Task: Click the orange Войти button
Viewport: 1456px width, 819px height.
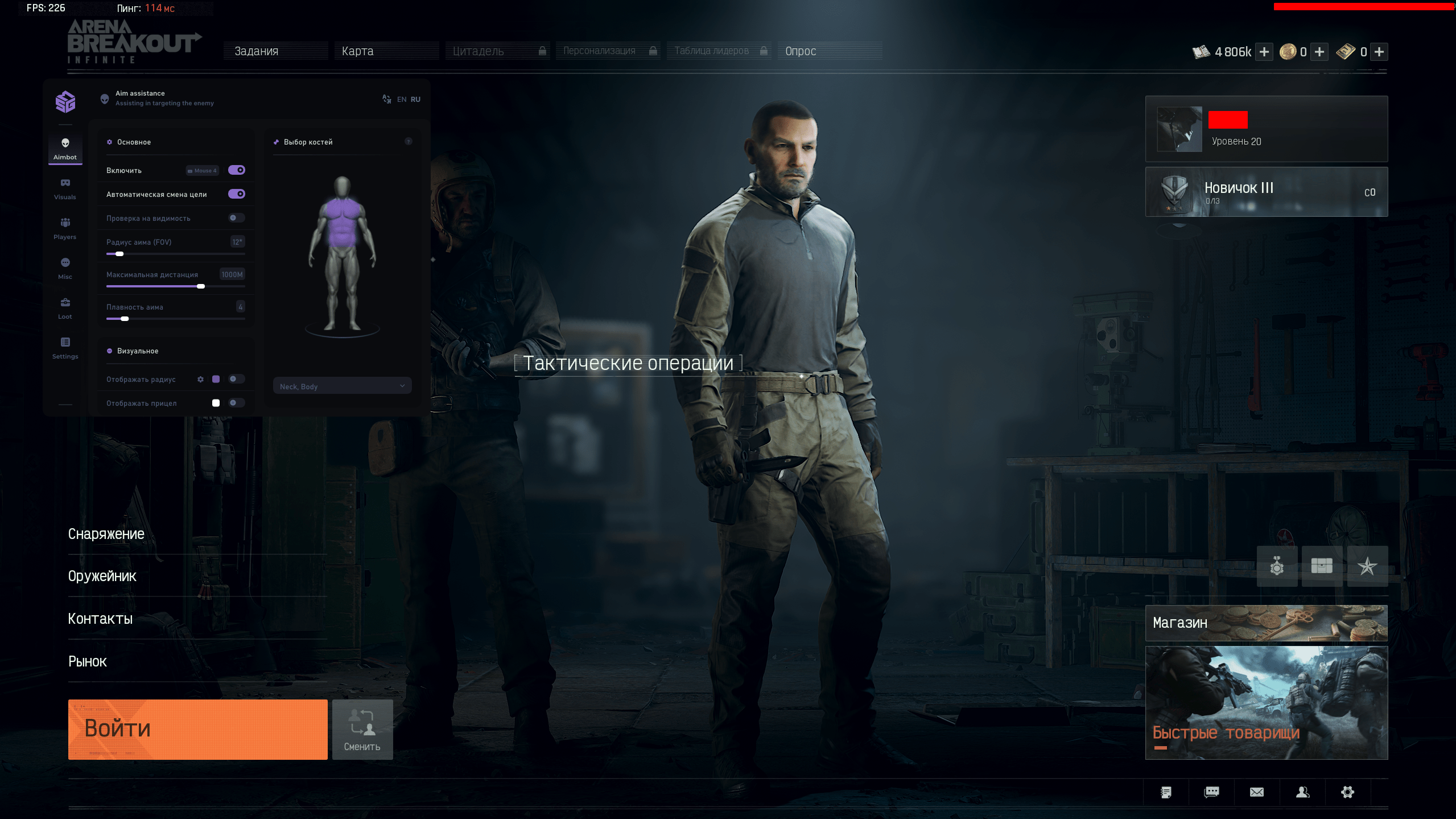Action: point(197,729)
